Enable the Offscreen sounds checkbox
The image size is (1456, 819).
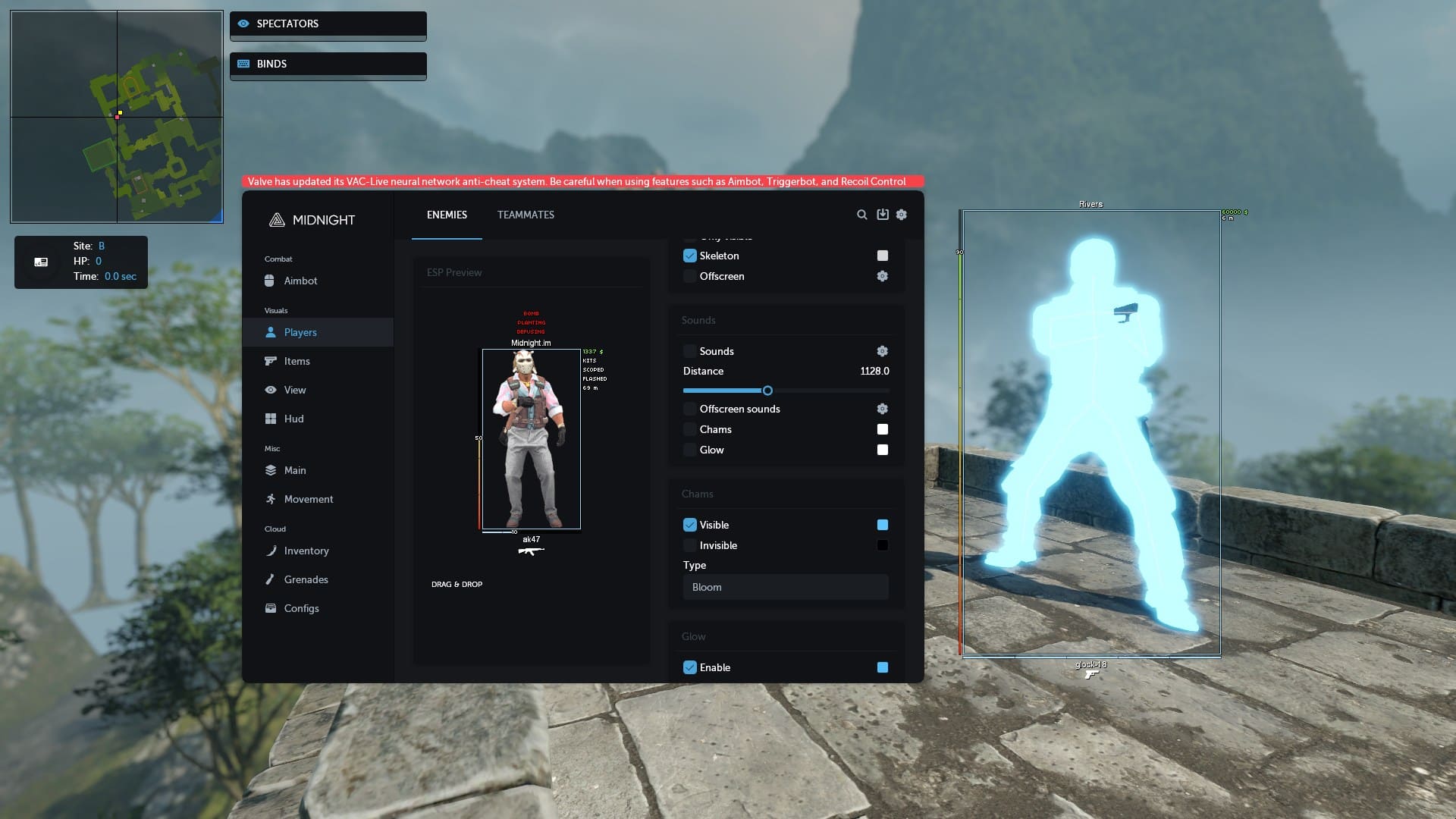click(690, 409)
